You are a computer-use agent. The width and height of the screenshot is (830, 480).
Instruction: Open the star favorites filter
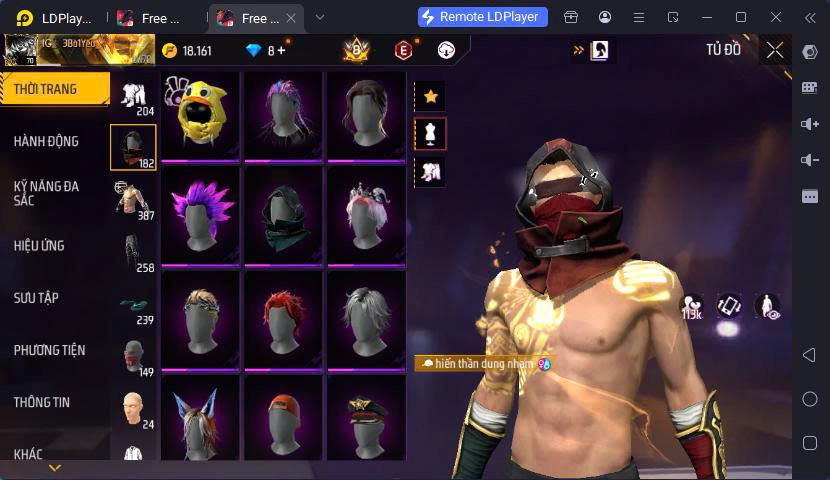(431, 96)
